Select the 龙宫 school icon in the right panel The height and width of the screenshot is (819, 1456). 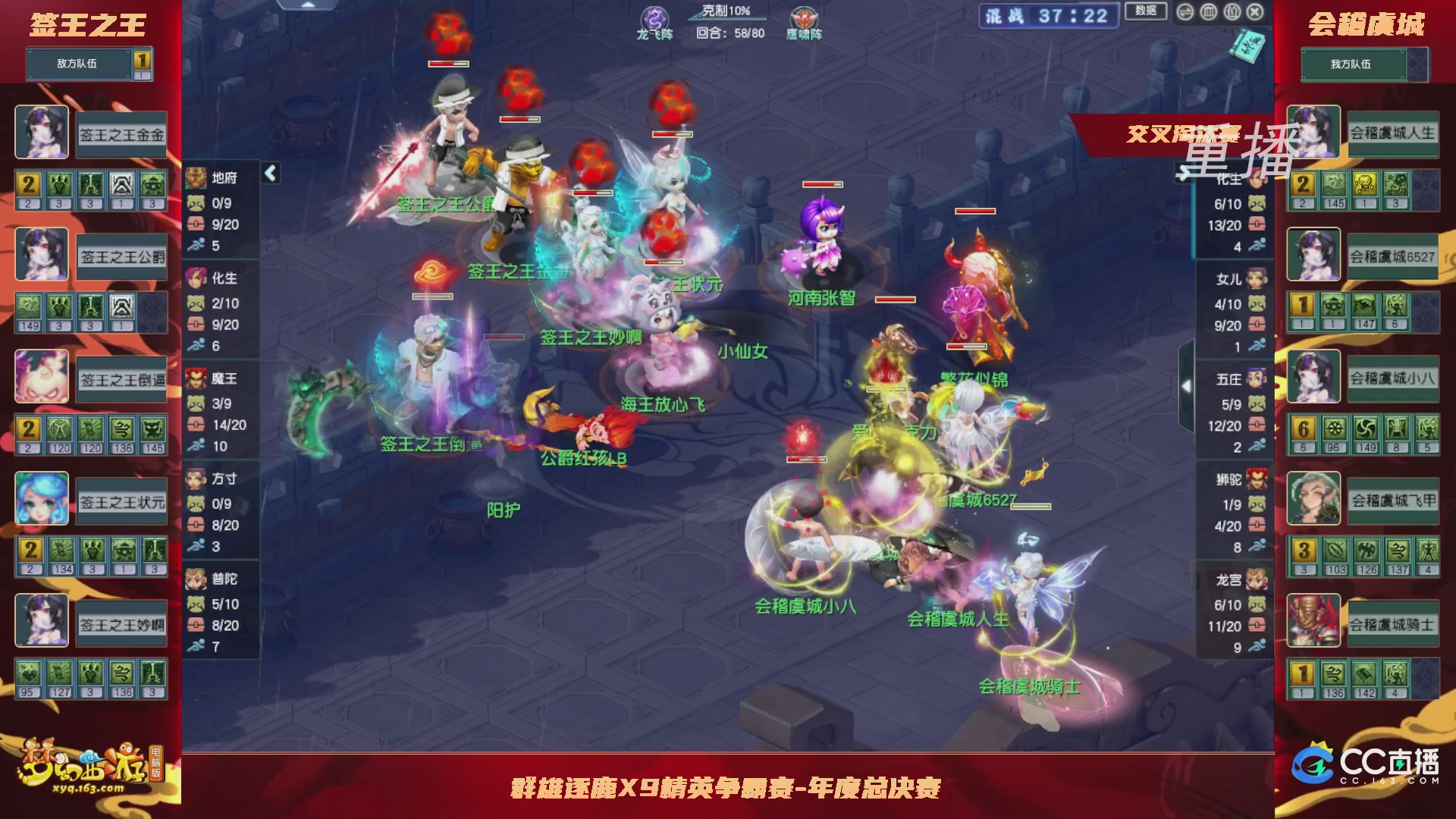click(1257, 576)
